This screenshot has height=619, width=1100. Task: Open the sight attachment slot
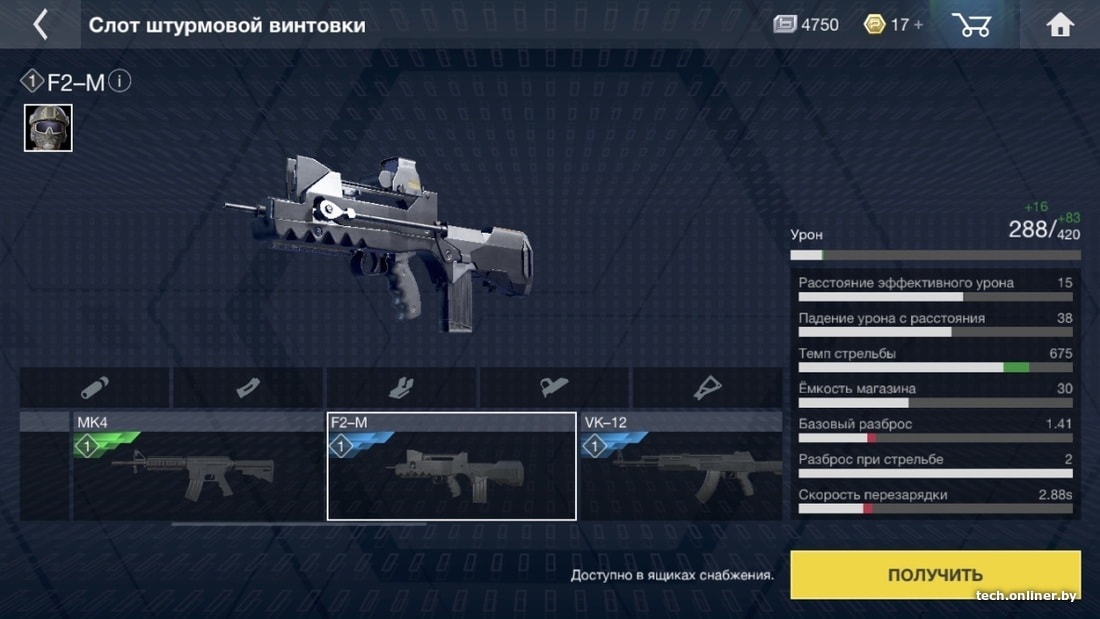554,388
